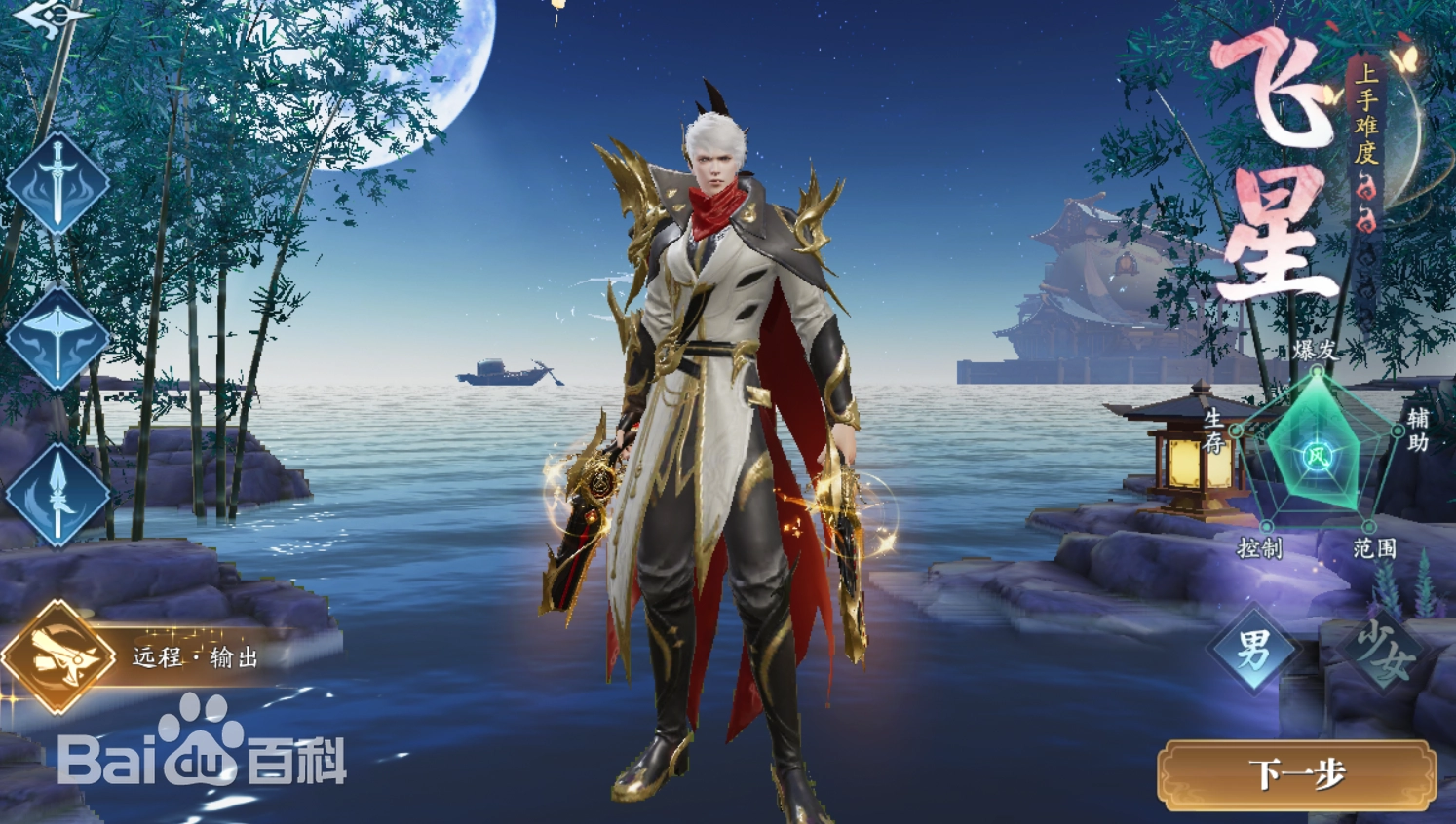Proceed with the 下一步 button
1456x824 pixels.
tap(1297, 774)
